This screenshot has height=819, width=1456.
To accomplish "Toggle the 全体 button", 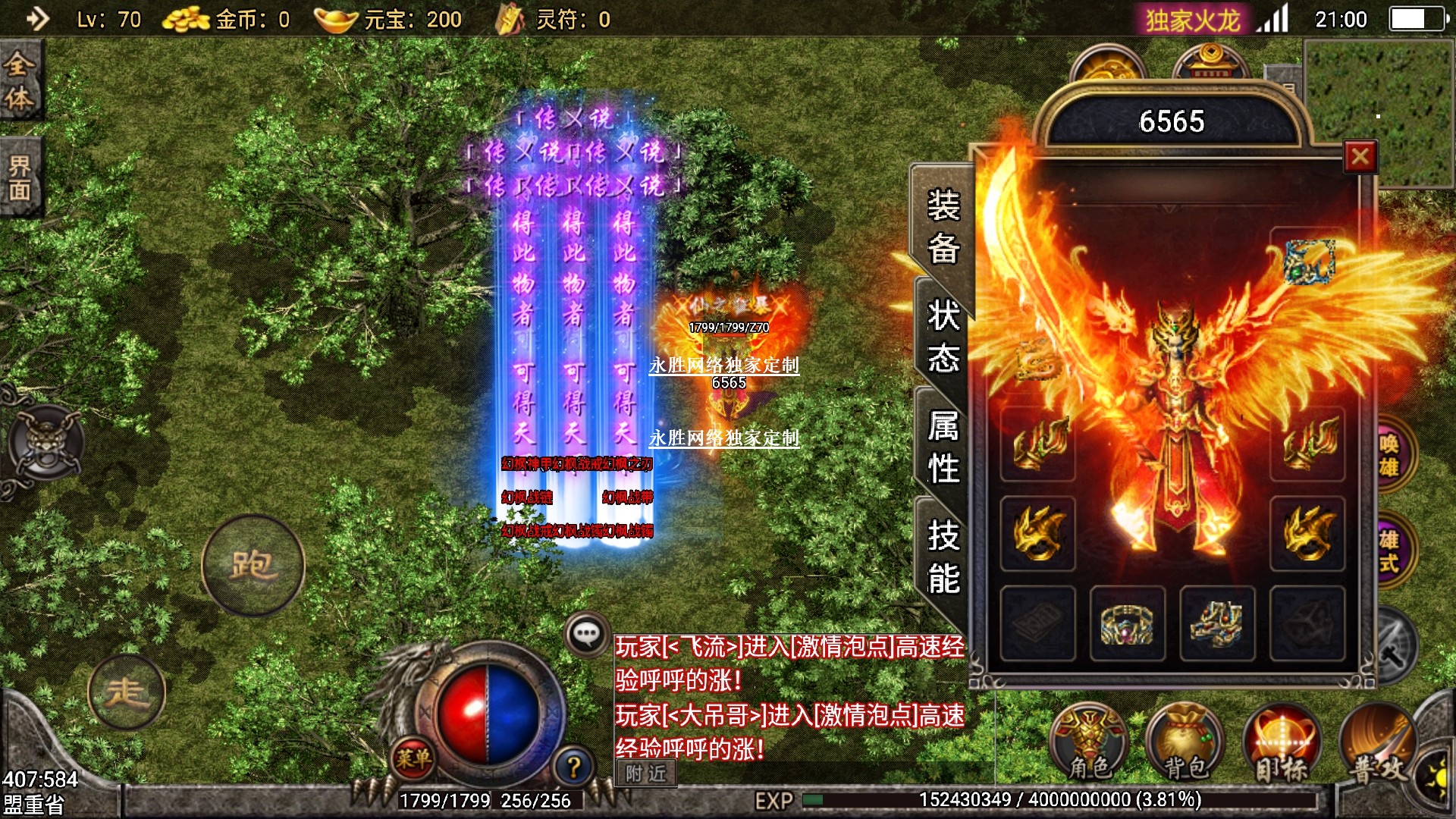I will click(x=20, y=81).
